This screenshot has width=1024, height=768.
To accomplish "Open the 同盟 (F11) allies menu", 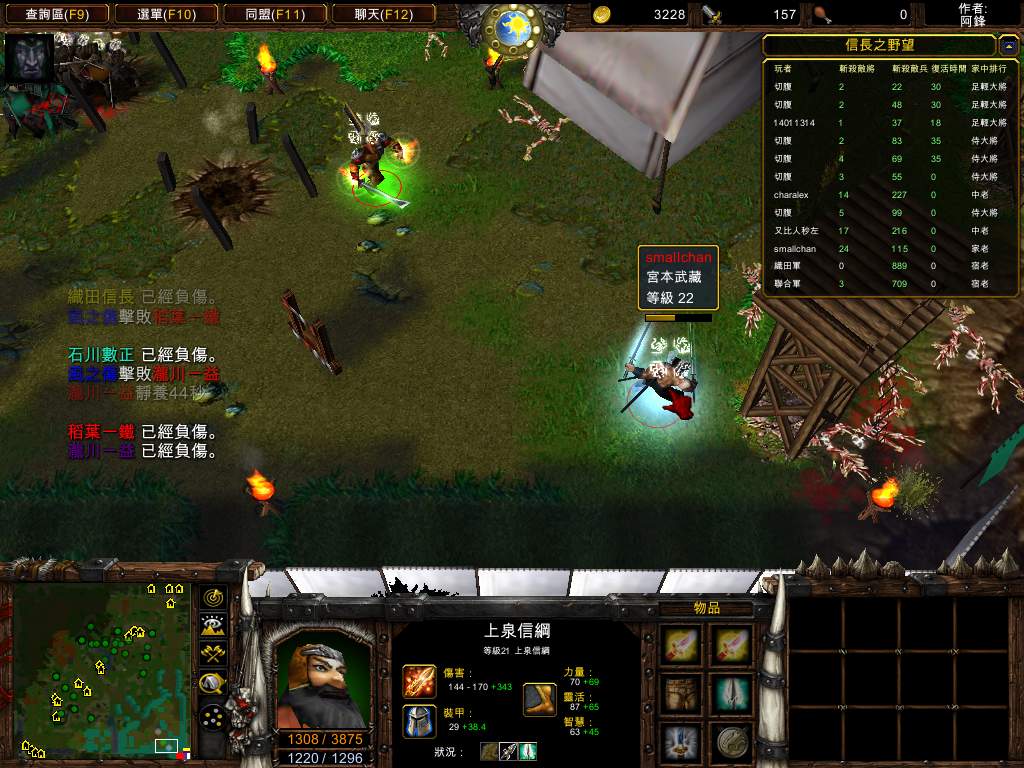I will (272, 14).
